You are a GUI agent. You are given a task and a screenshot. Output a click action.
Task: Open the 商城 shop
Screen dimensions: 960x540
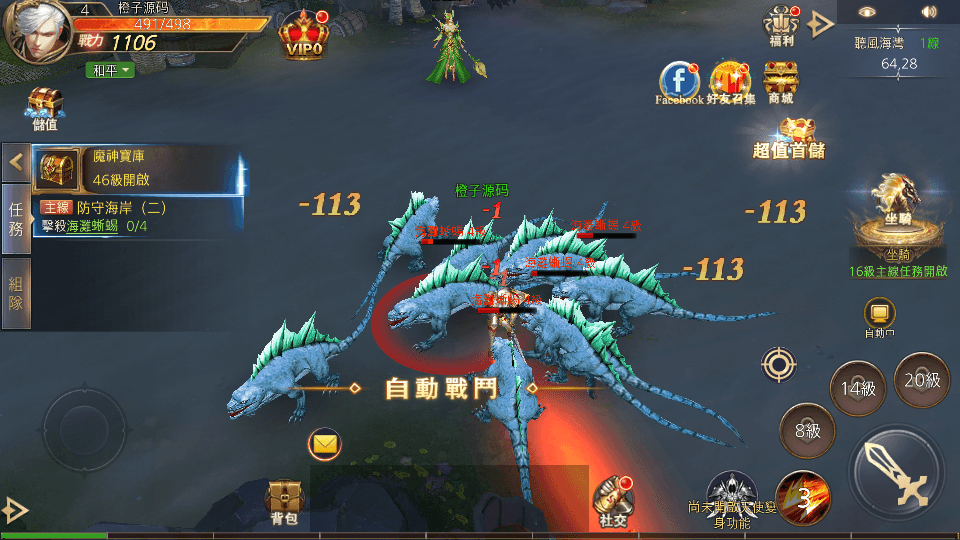(780, 82)
